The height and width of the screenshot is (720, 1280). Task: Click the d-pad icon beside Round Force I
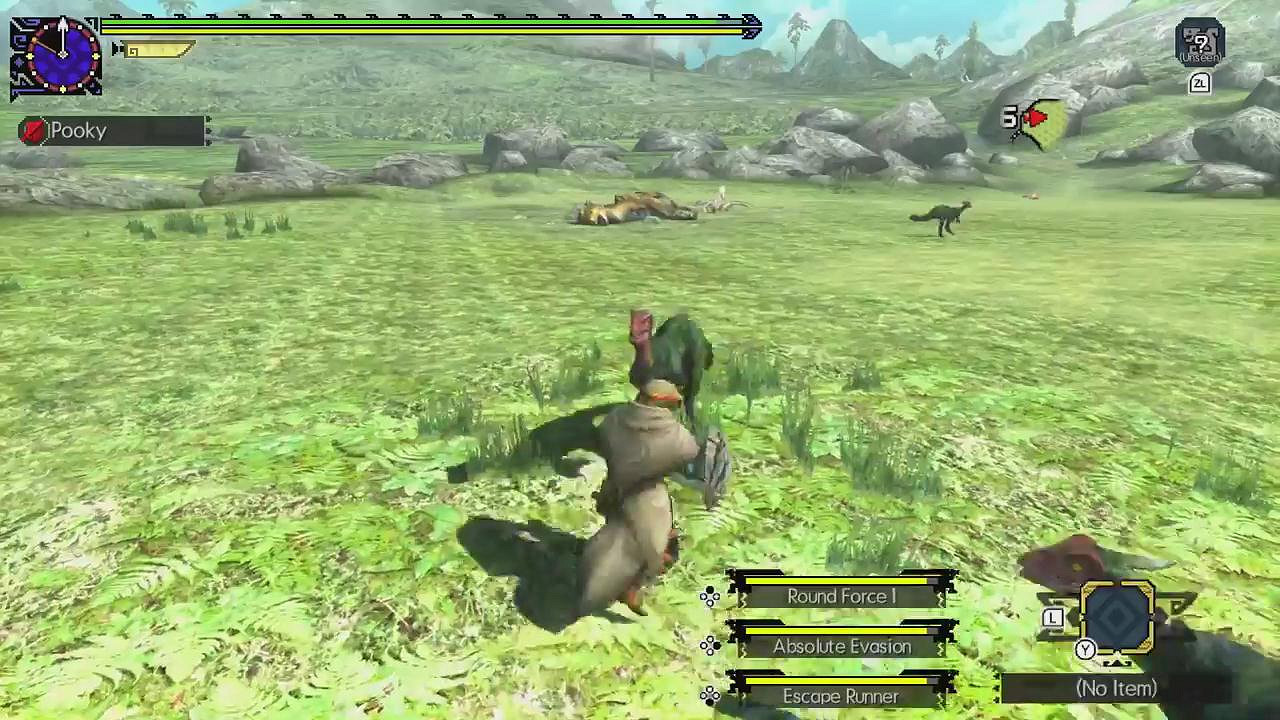tap(710, 596)
